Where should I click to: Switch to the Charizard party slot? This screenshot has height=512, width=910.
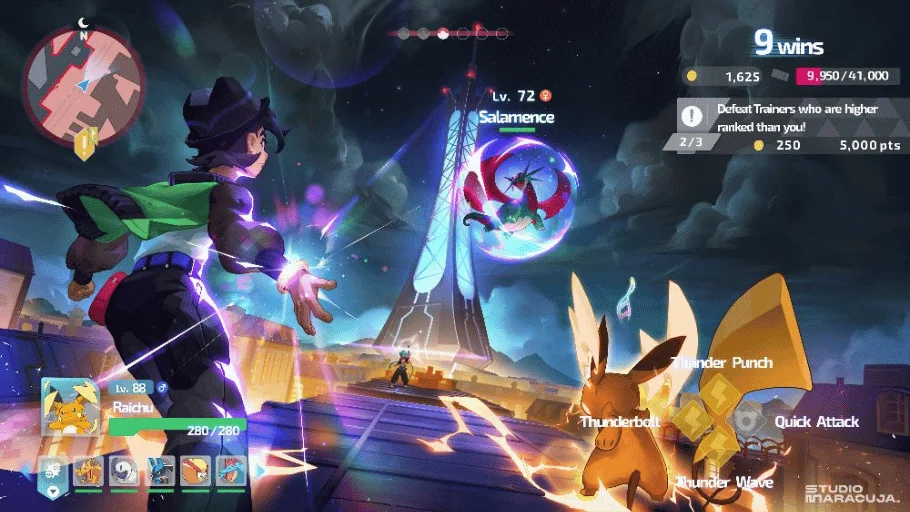88,469
